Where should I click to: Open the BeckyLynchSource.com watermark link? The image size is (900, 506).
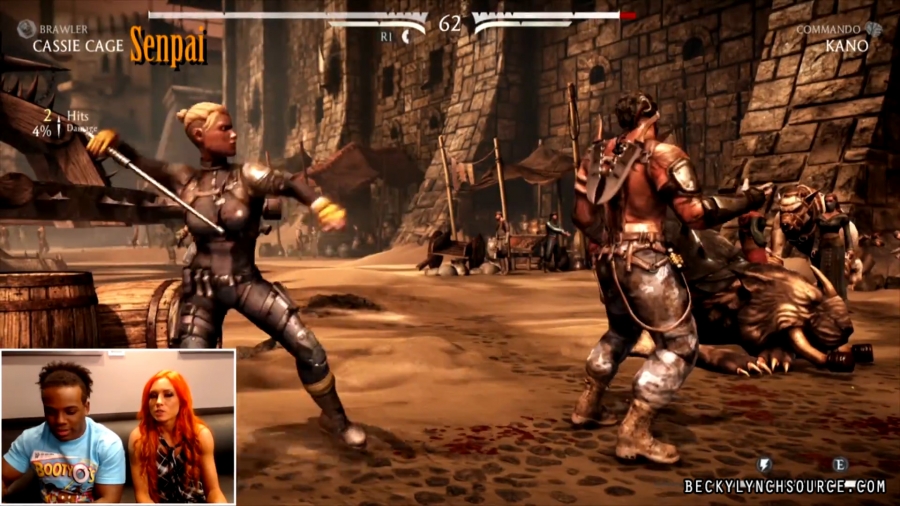(785, 487)
